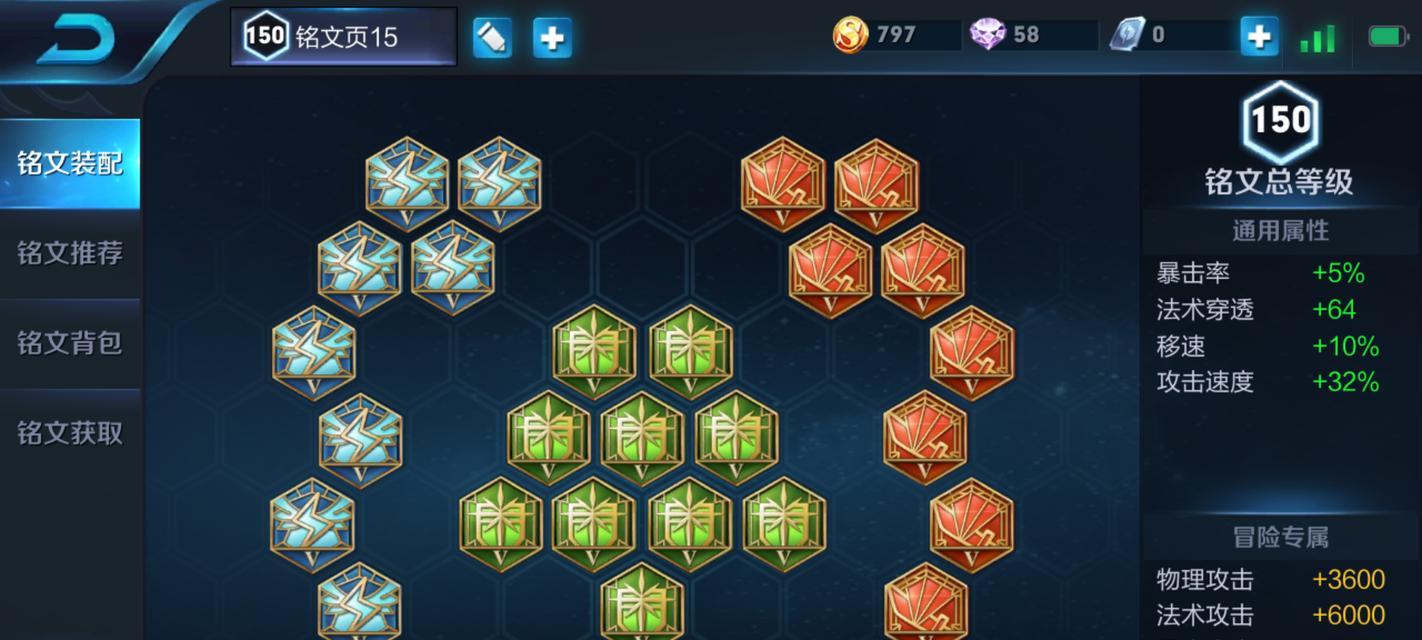Viewport: 1422px width, 640px height.
Task: Open the 铭文页15 page selector
Action: click(343, 37)
